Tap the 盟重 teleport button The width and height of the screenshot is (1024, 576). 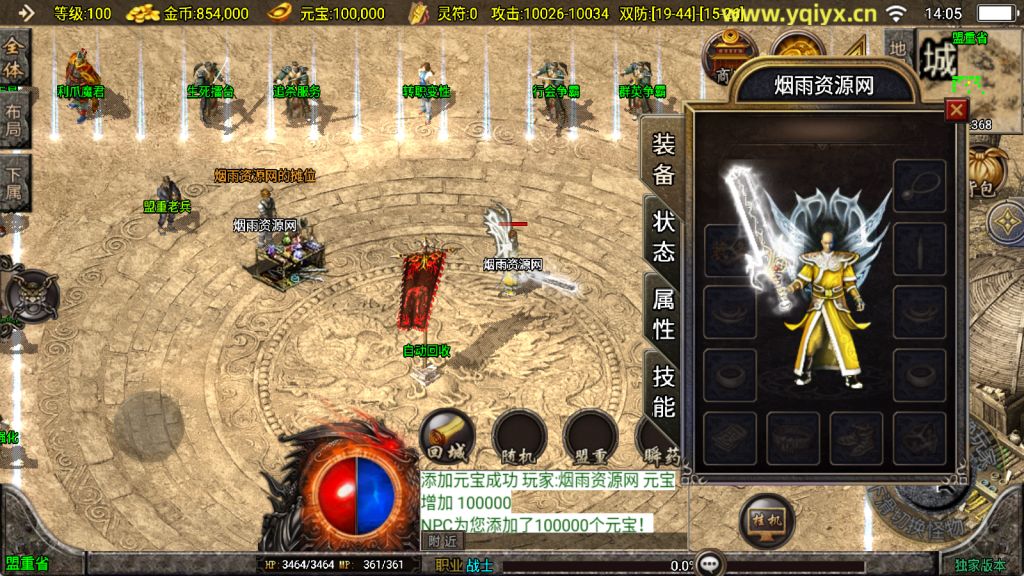click(x=590, y=436)
